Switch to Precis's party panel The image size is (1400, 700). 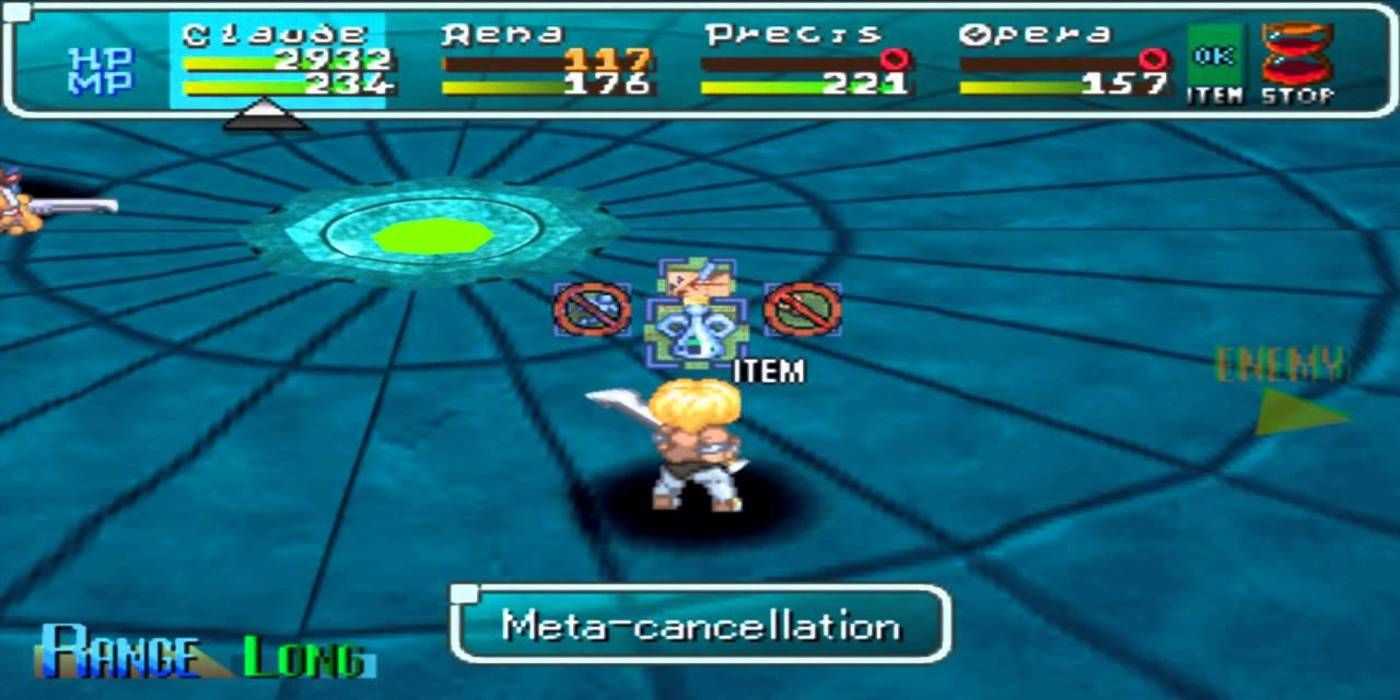pyautogui.click(x=805, y=62)
